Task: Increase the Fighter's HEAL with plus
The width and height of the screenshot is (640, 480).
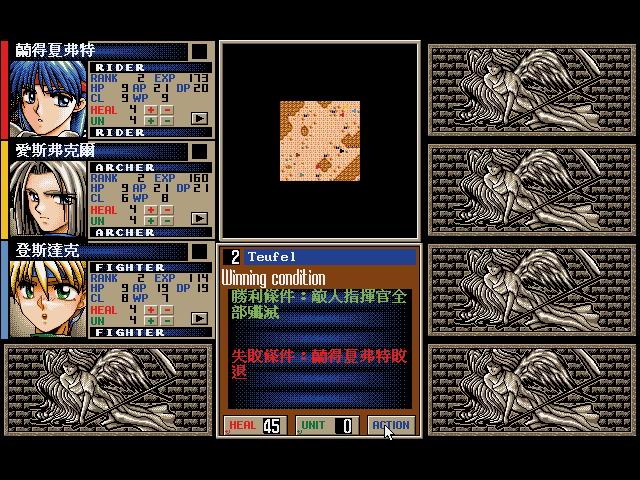Action: tap(151, 310)
